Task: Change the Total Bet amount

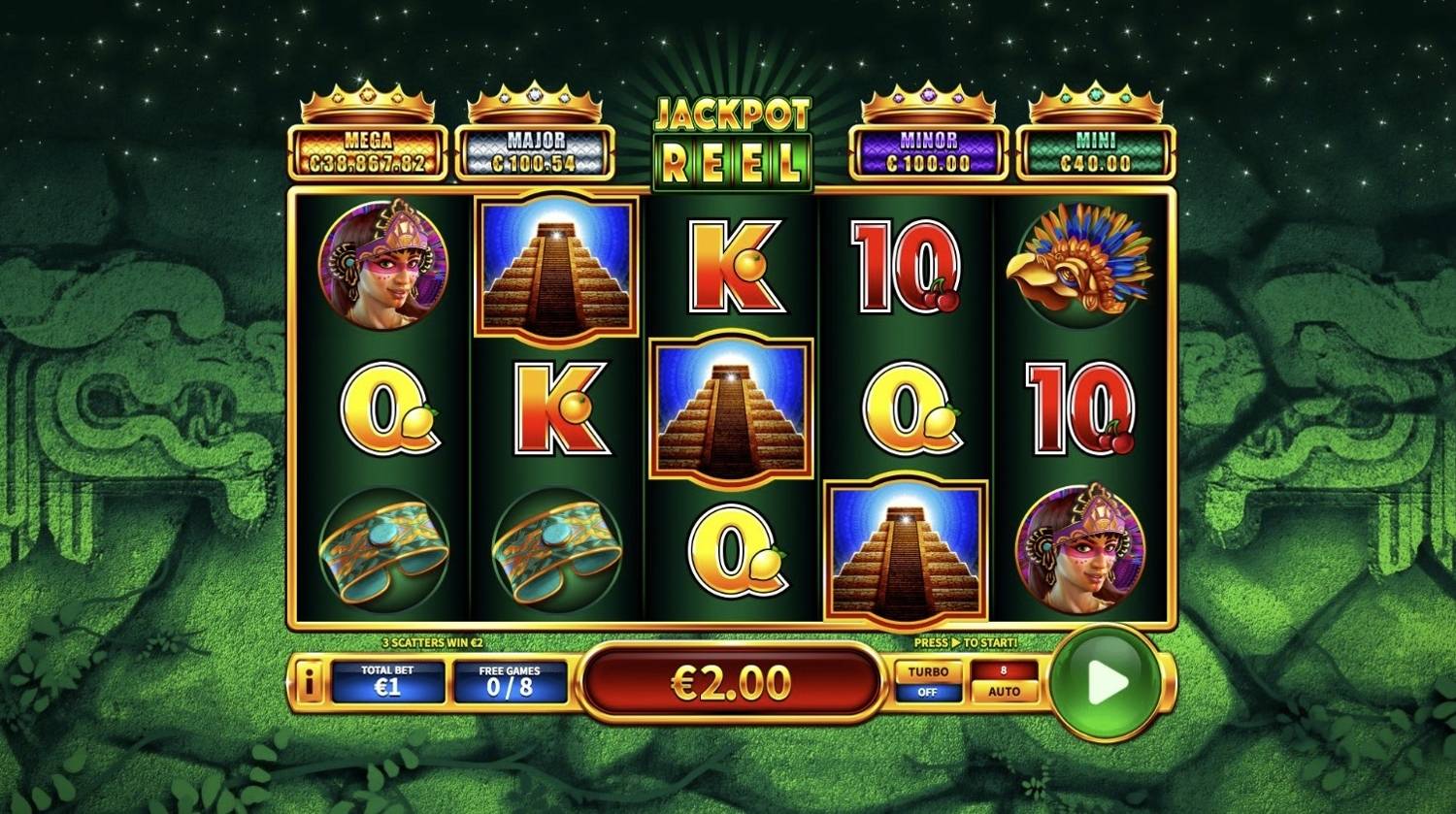Action: pos(388,682)
